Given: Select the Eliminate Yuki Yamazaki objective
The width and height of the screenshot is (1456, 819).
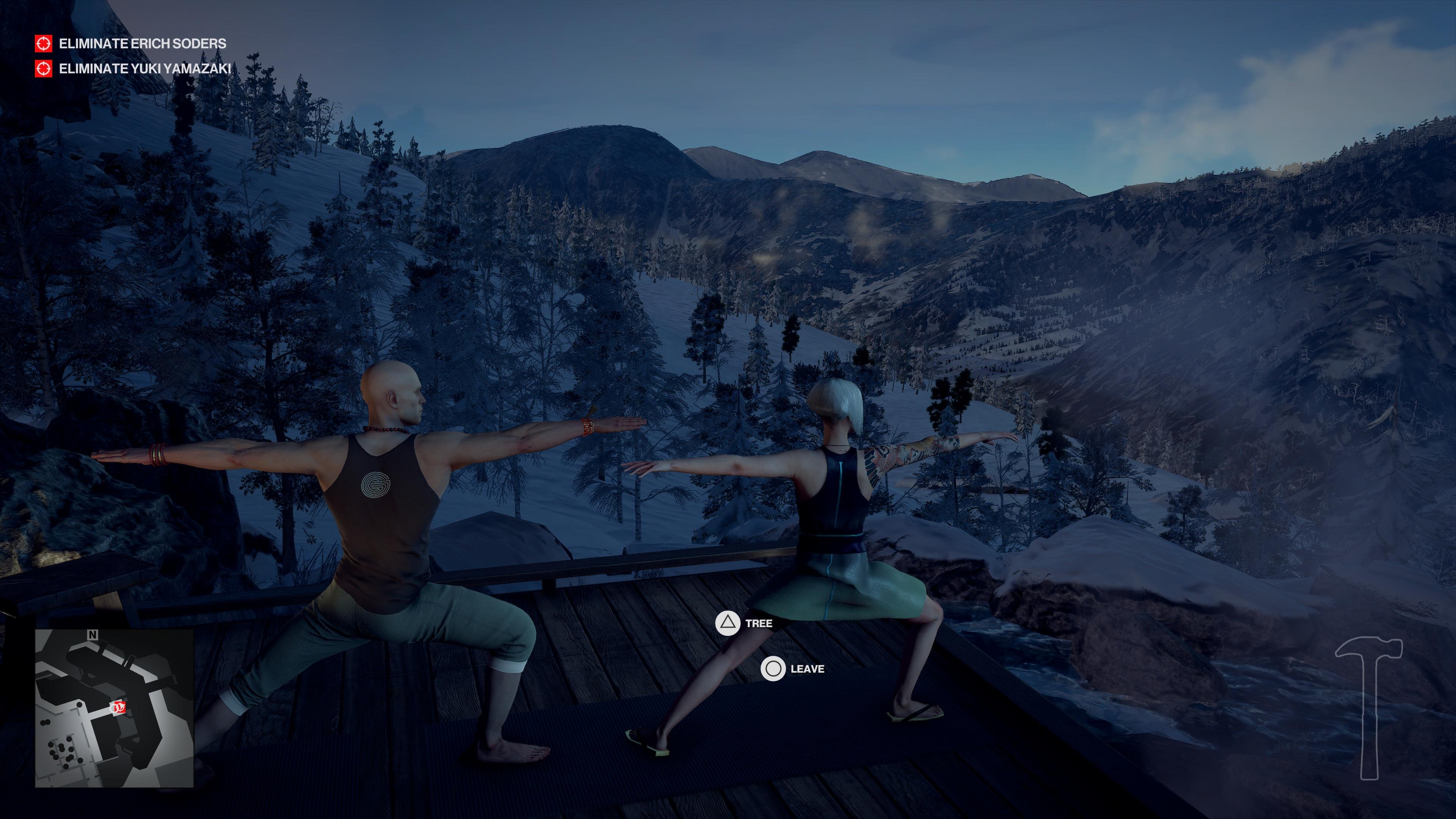Looking at the screenshot, I should (145, 68).
